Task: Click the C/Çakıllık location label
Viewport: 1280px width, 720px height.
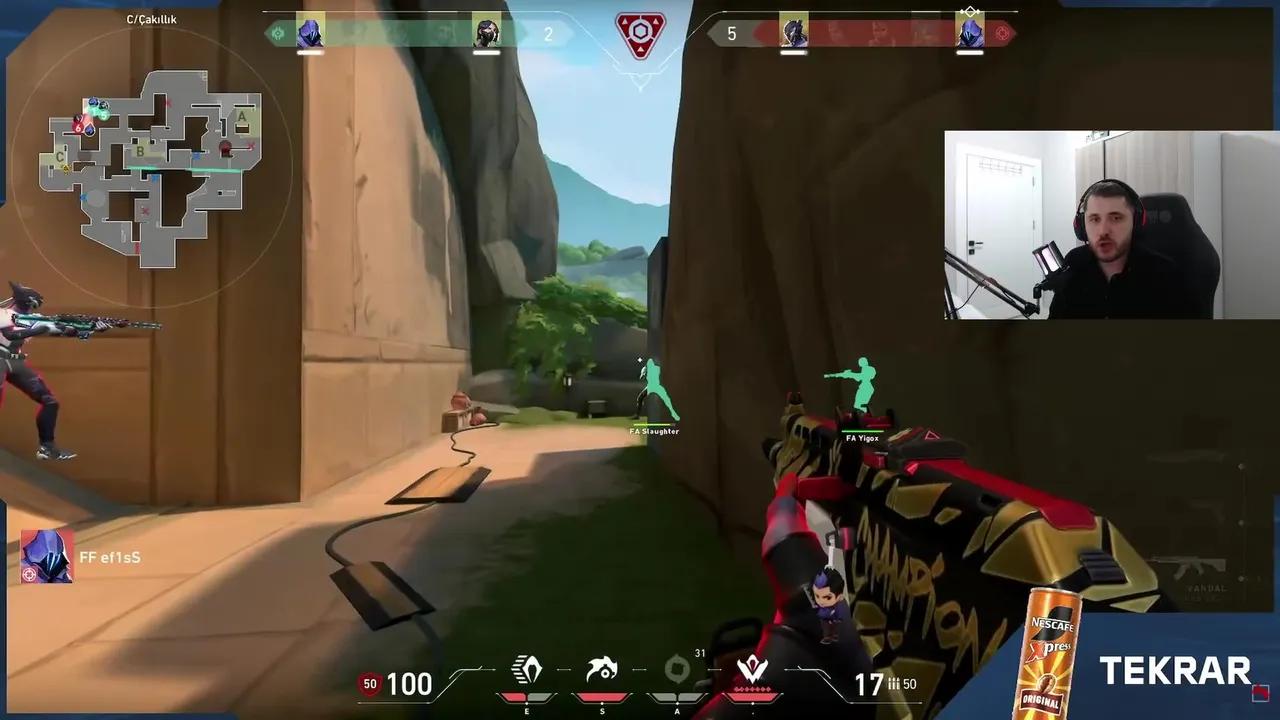Action: (x=151, y=17)
